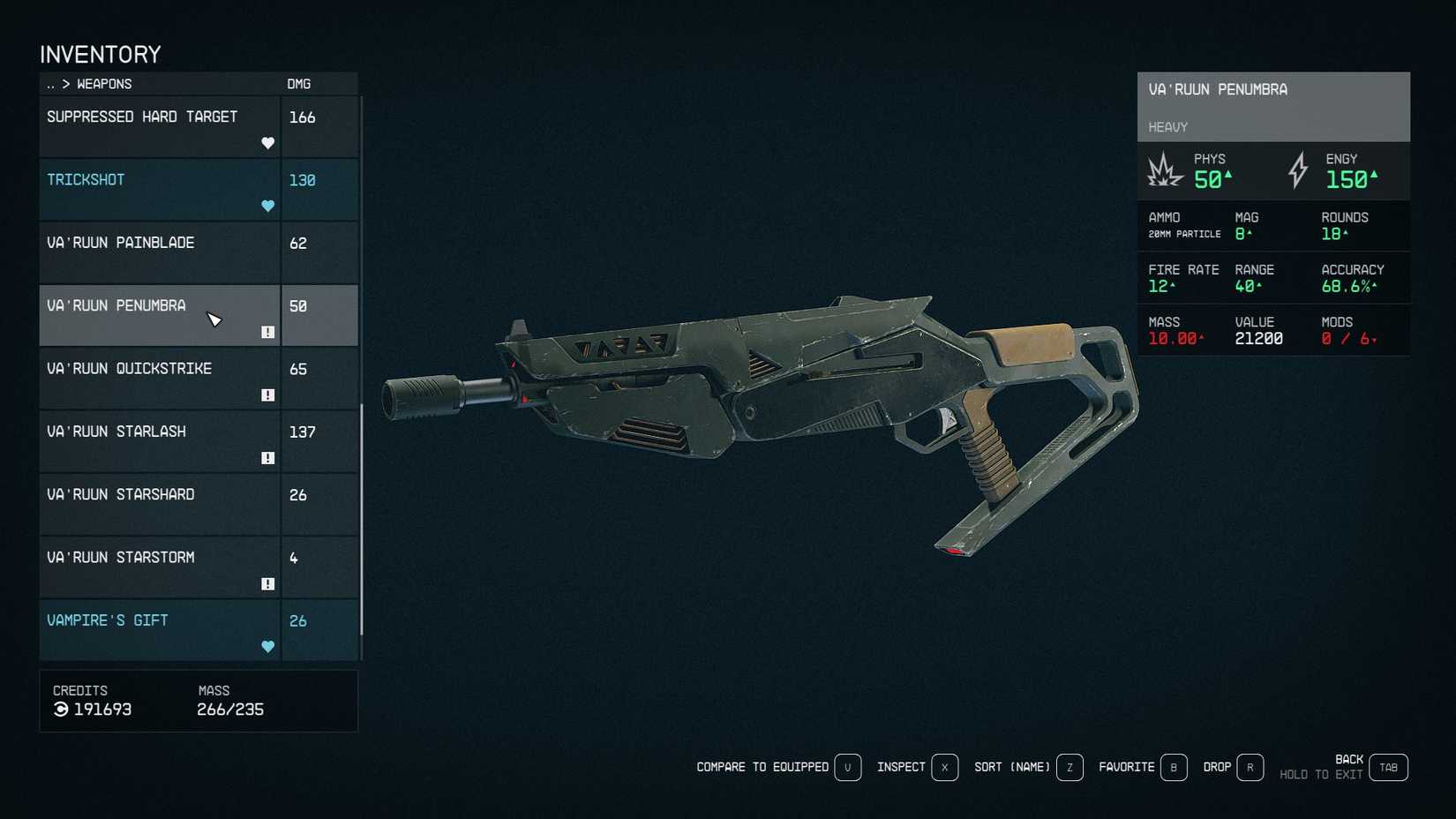Expand the WEAPONS breadcrumb category
Viewport: 1456px width, 819px height.
pyautogui.click(x=103, y=84)
